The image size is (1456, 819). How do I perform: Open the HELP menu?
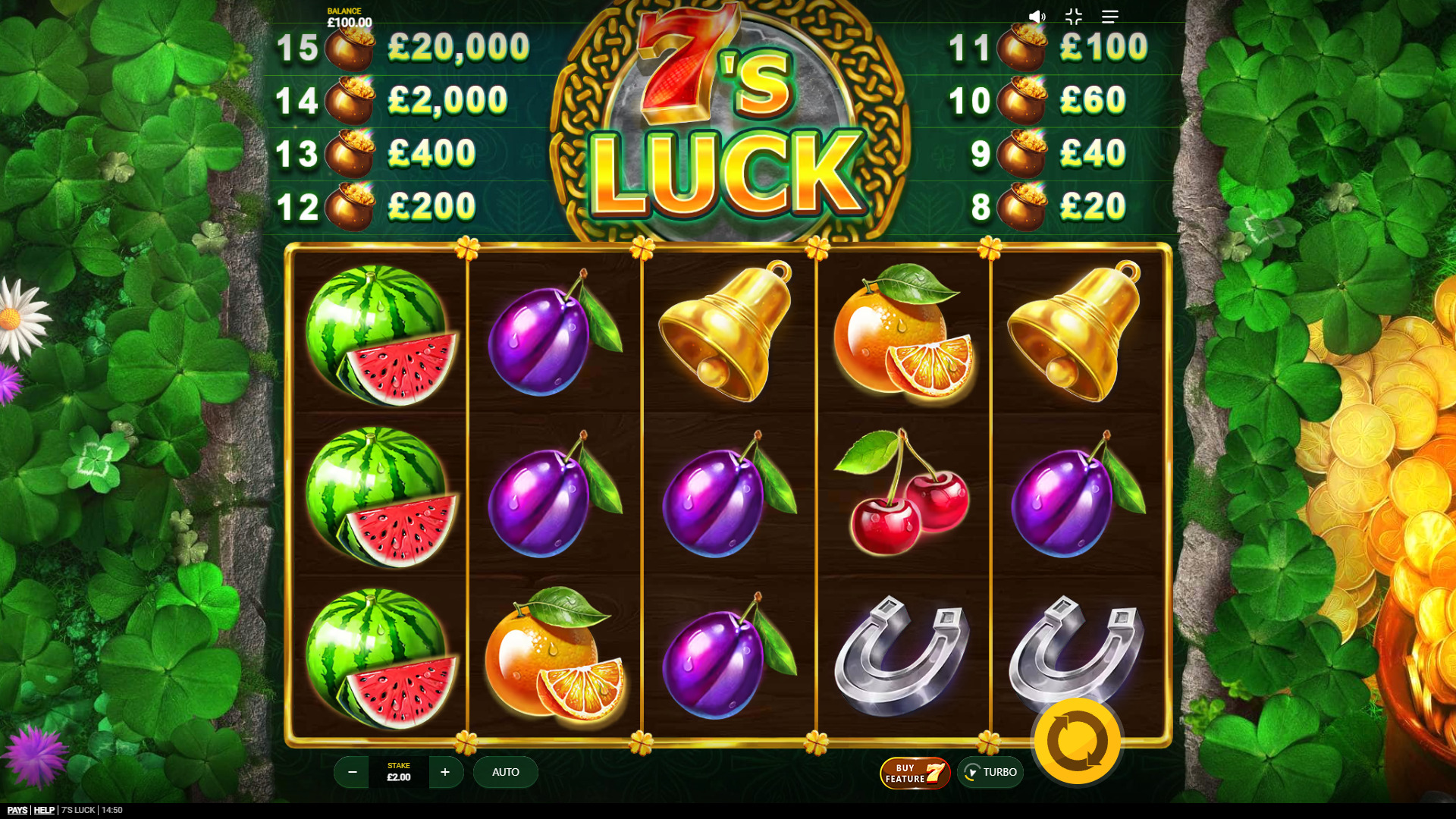tap(45, 809)
